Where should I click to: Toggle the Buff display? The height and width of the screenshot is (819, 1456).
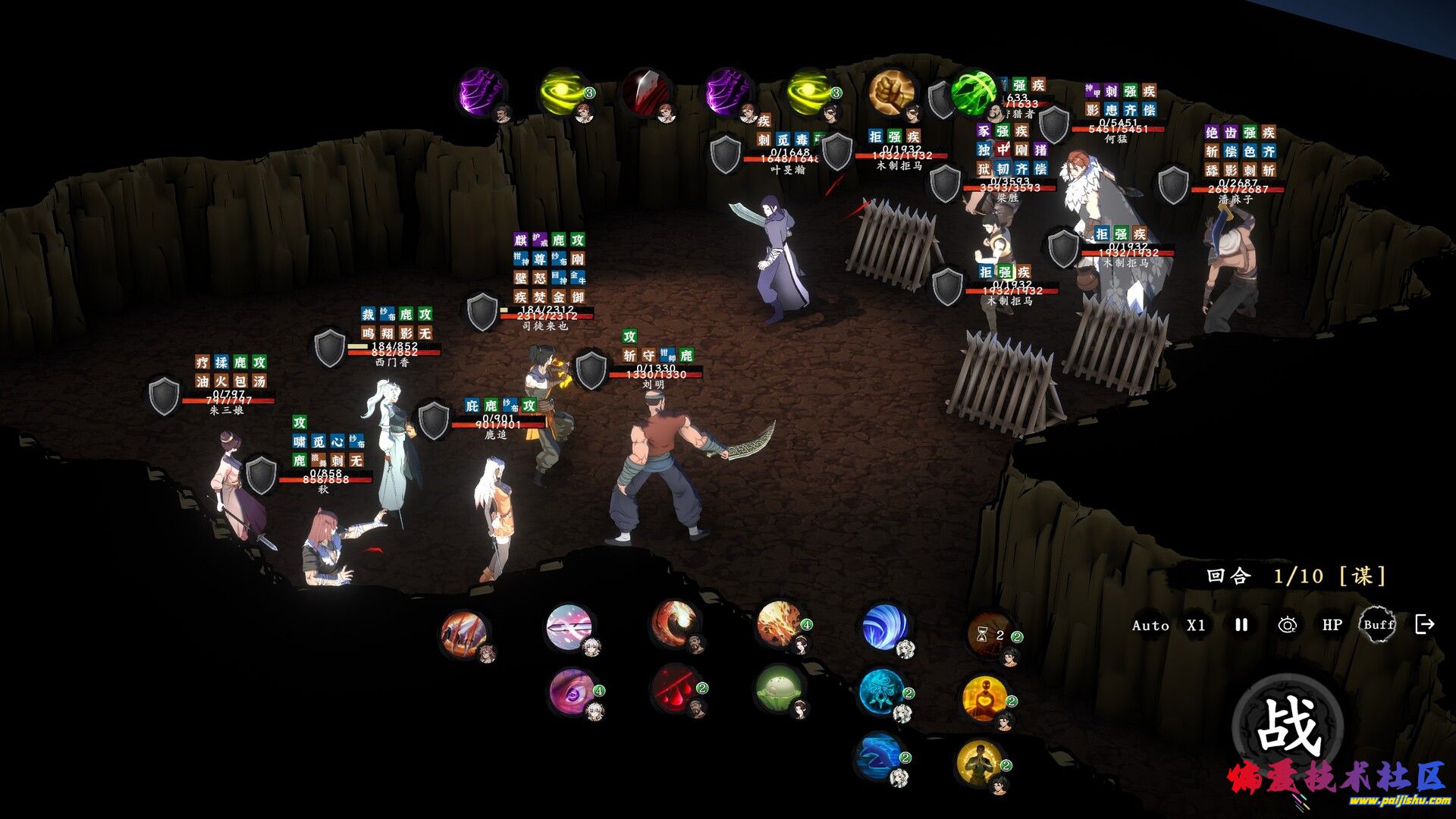[1378, 625]
